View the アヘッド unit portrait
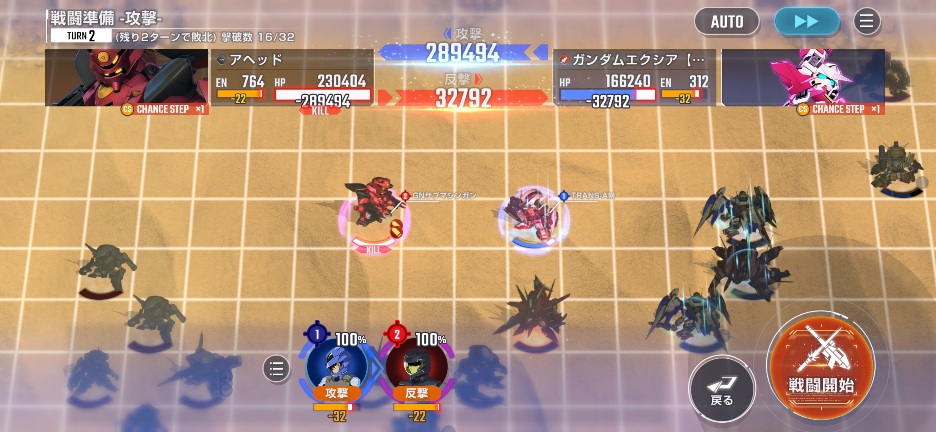 point(126,77)
